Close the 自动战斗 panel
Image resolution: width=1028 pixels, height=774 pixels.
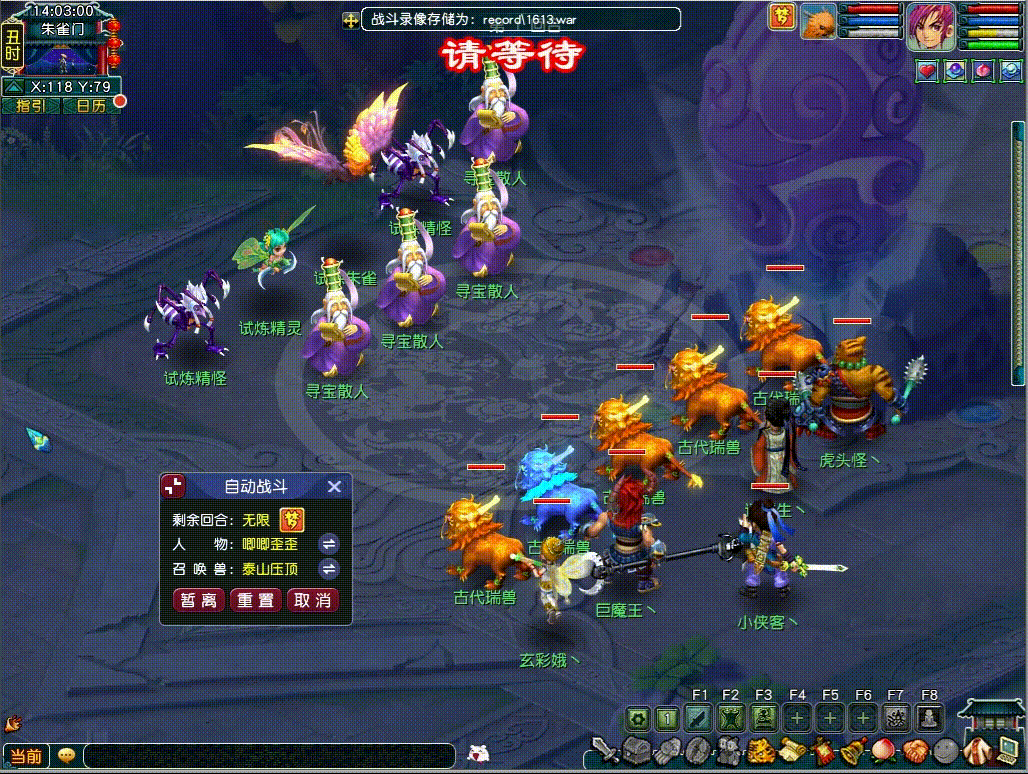pos(335,487)
